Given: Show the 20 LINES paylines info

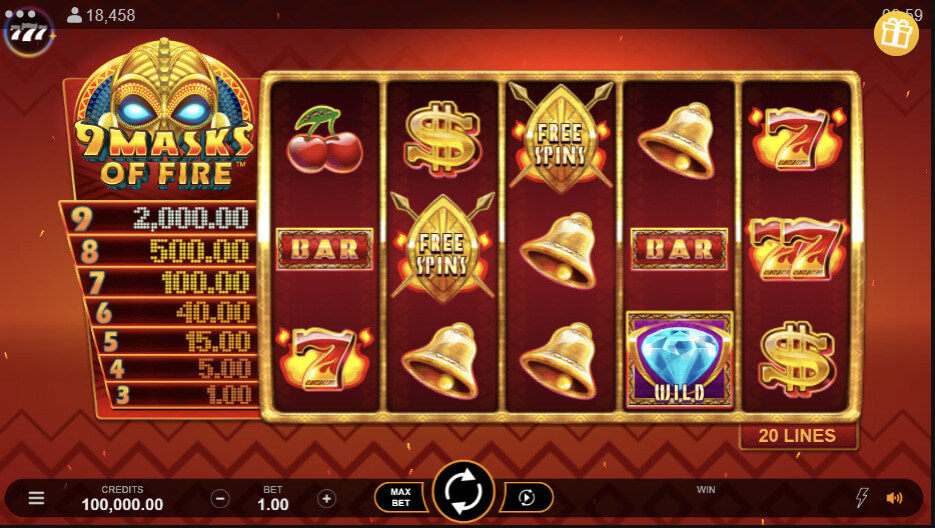Looking at the screenshot, I should 796,436.
